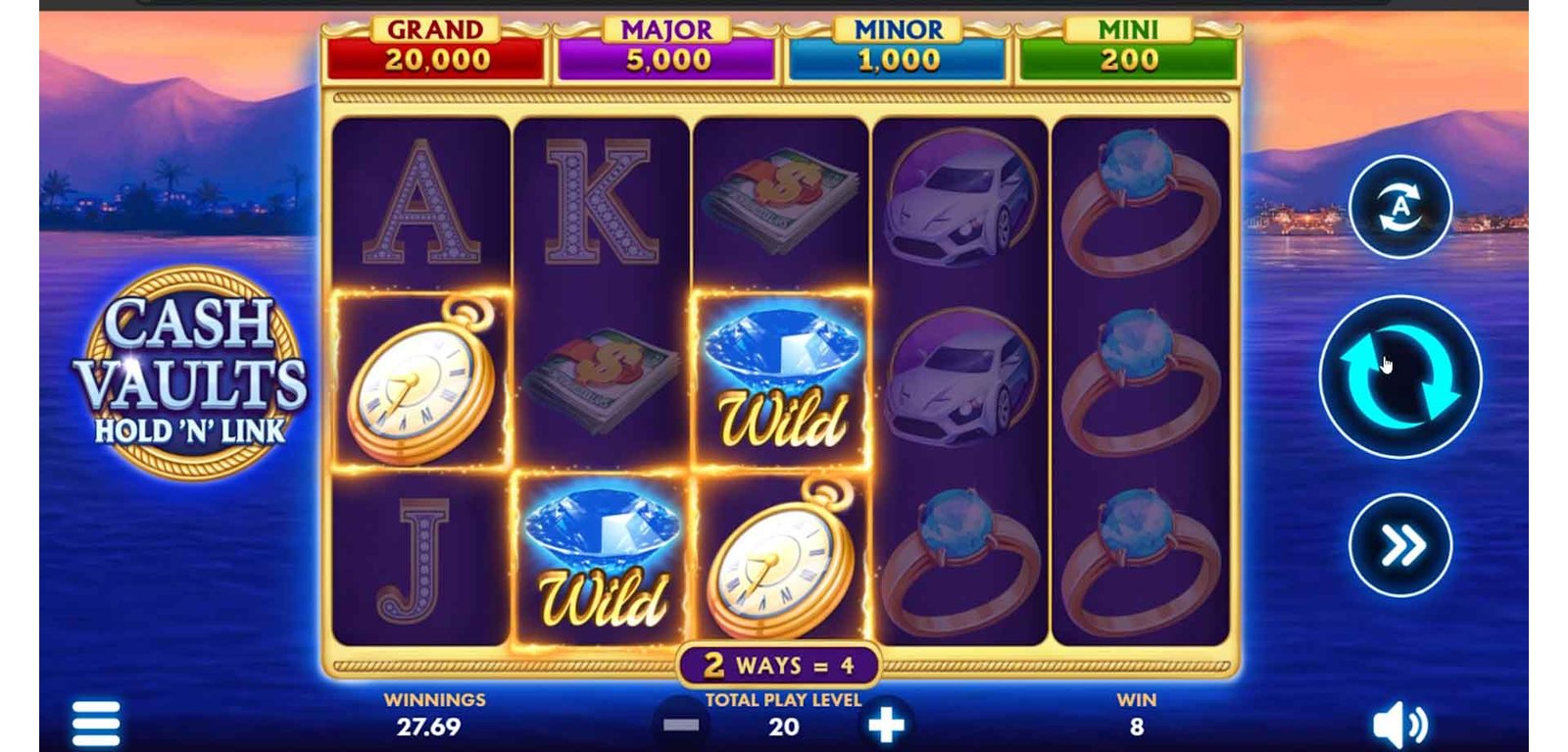
Task: Toggle sound with the speaker icon
Action: tap(1399, 726)
